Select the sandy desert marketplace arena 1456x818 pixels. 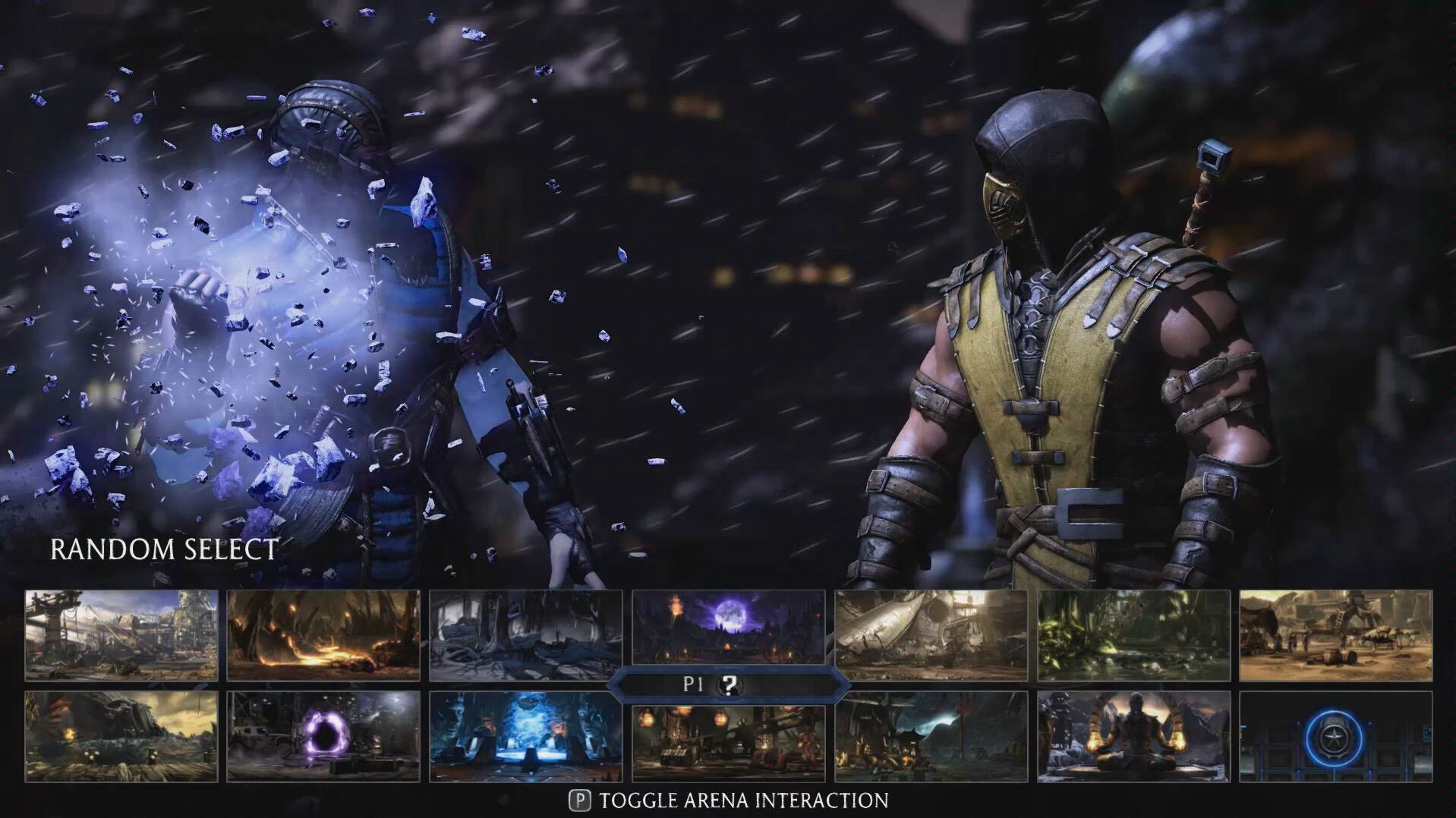pos(1335,635)
